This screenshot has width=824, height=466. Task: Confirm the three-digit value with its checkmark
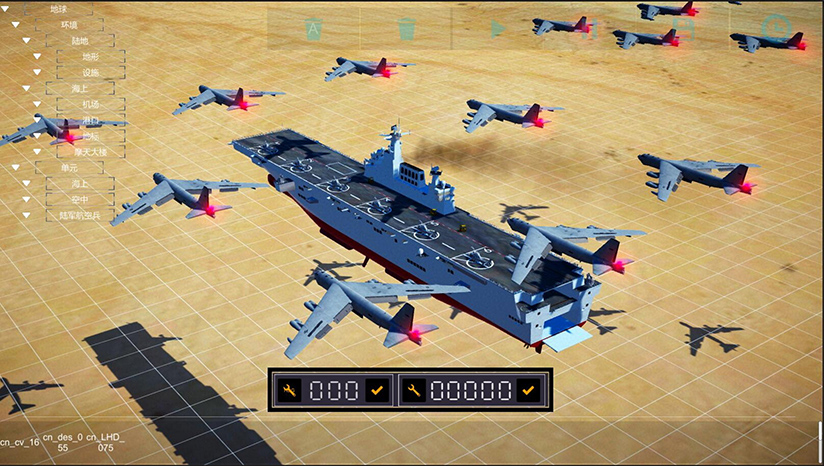(377, 389)
